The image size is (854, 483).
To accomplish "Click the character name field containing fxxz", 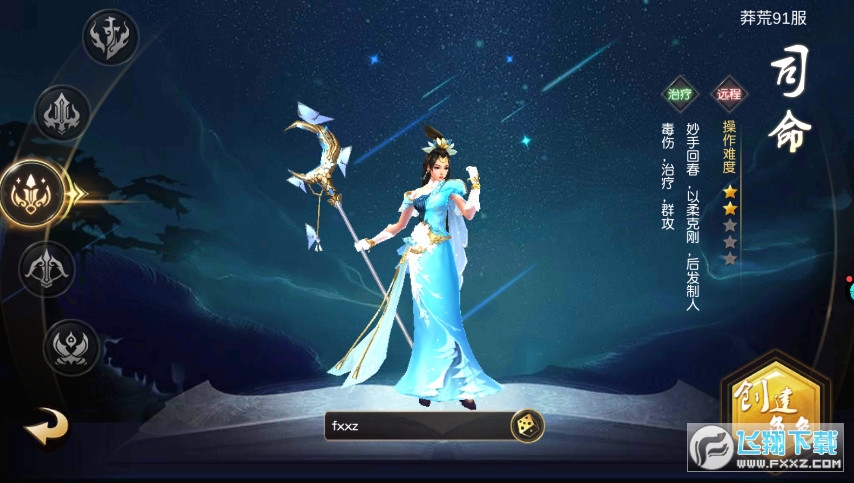I will coord(415,426).
